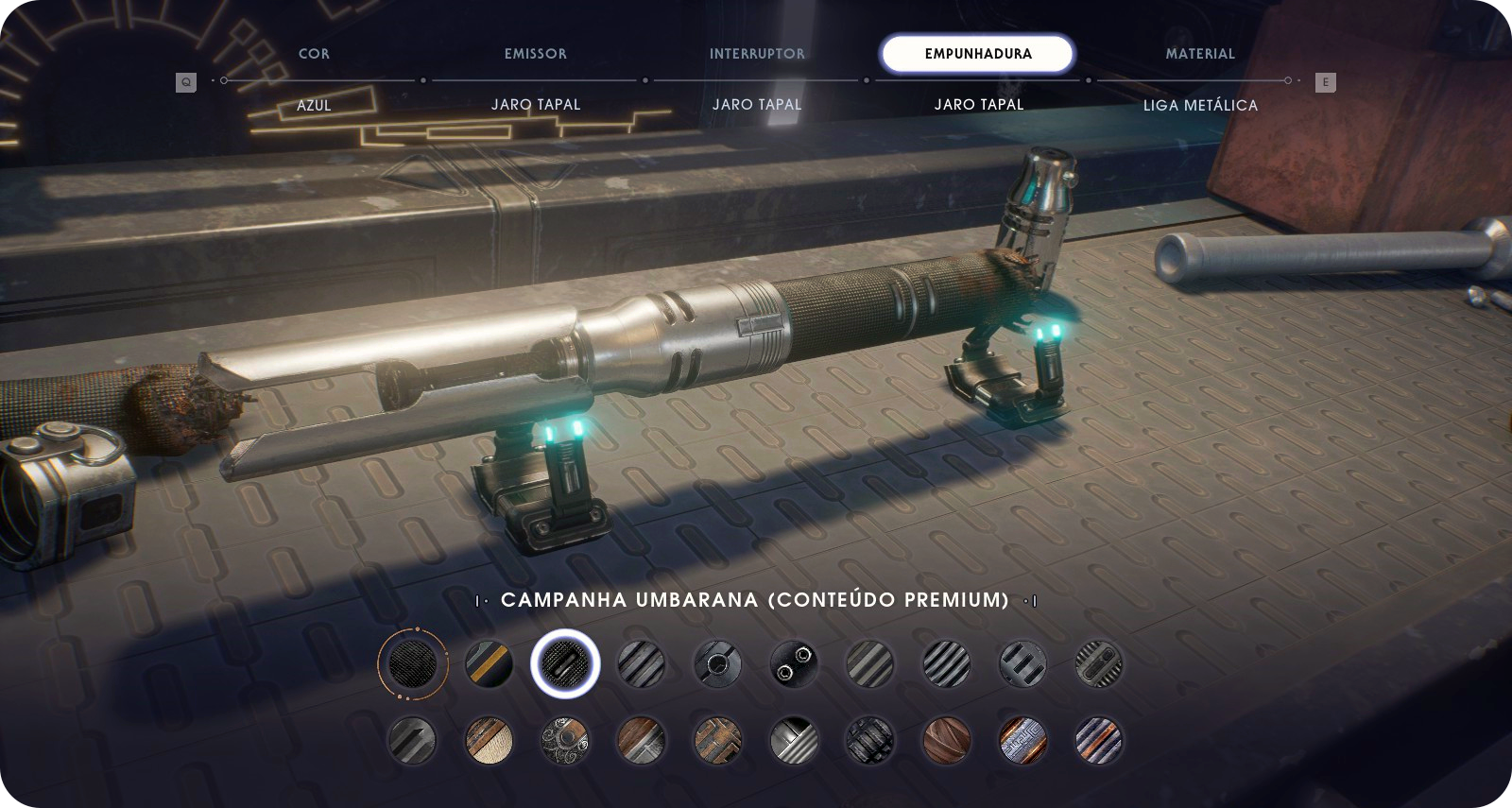Switch to the COR tab
1512x808 pixels.
coord(314,54)
